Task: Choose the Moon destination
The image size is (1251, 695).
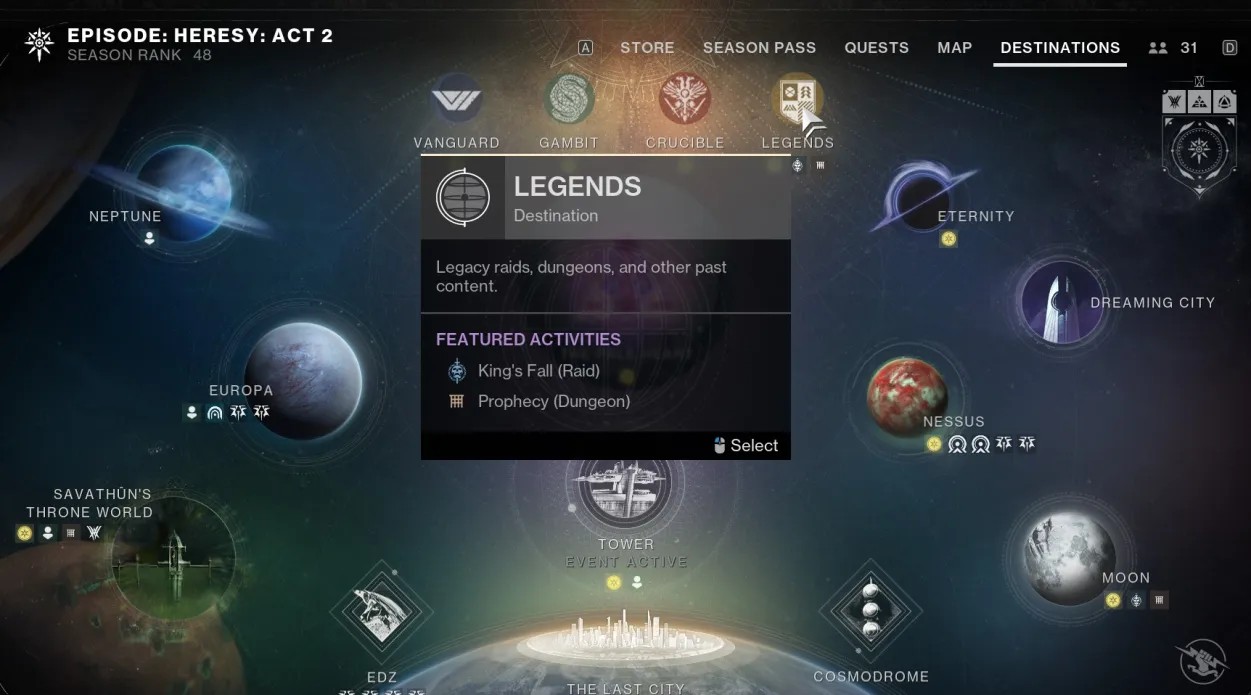Action: (1070, 558)
